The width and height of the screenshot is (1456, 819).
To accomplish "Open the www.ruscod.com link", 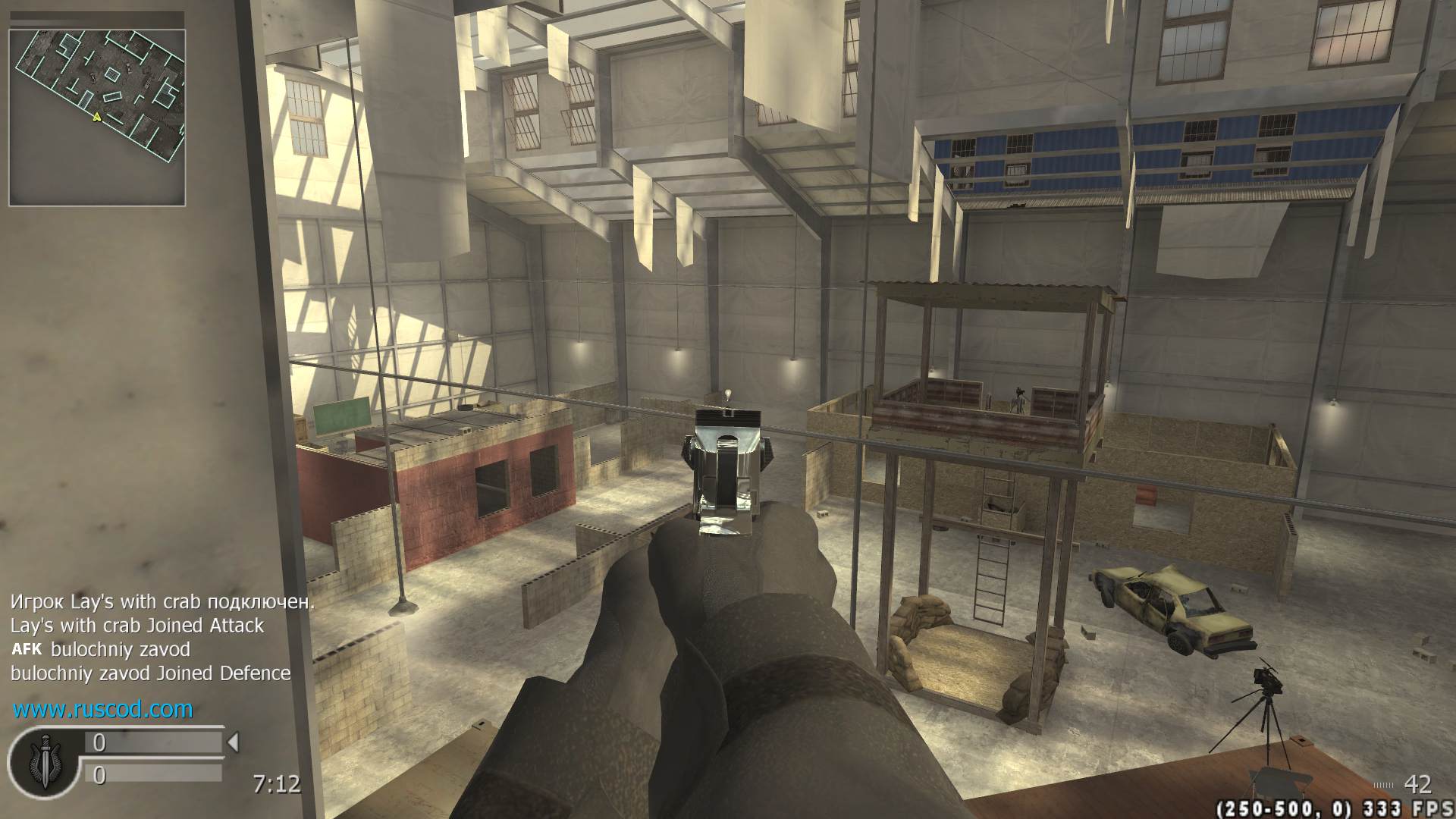I will pyautogui.click(x=103, y=710).
